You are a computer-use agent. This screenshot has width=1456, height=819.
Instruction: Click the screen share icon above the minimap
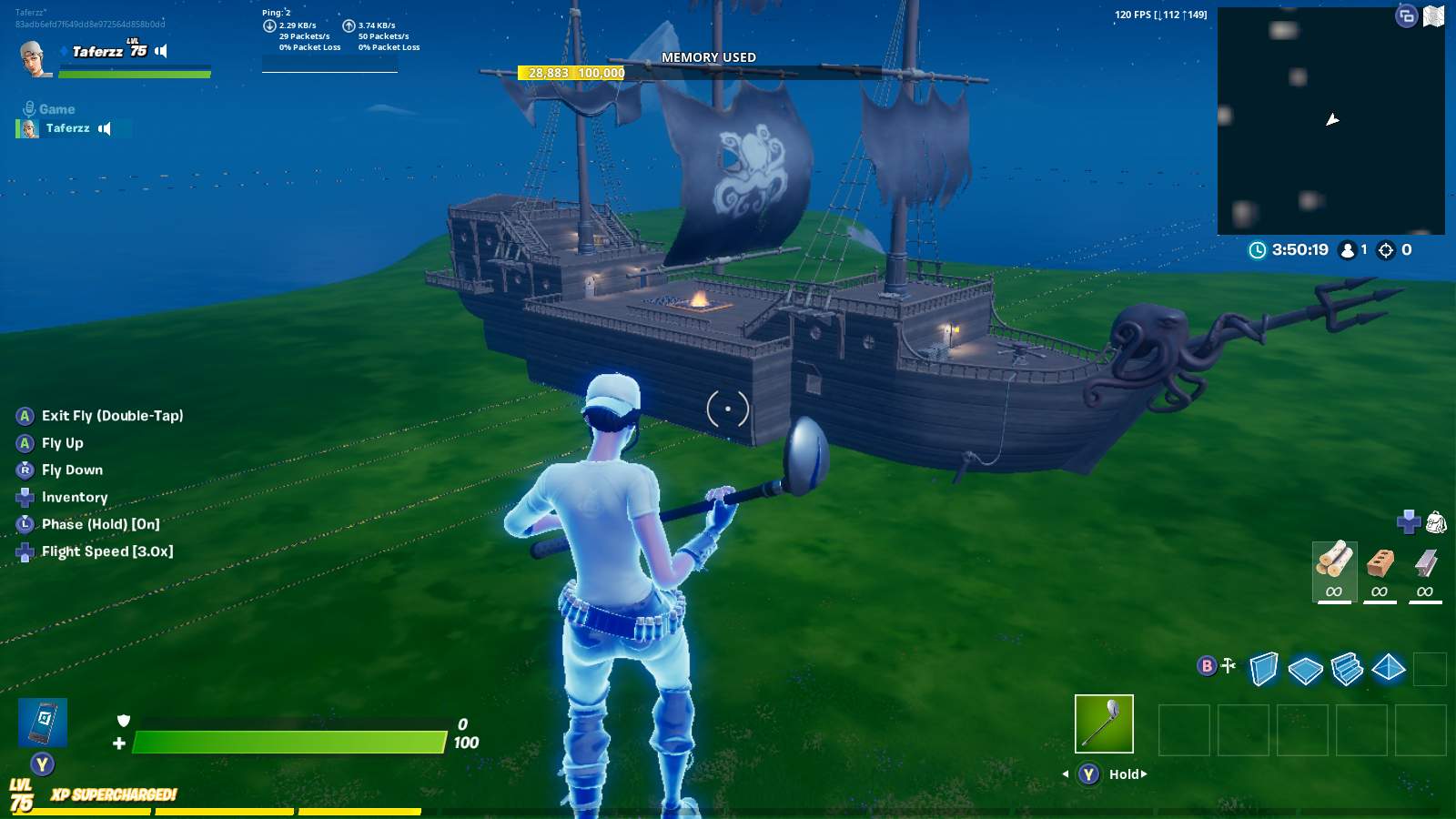(x=1405, y=15)
